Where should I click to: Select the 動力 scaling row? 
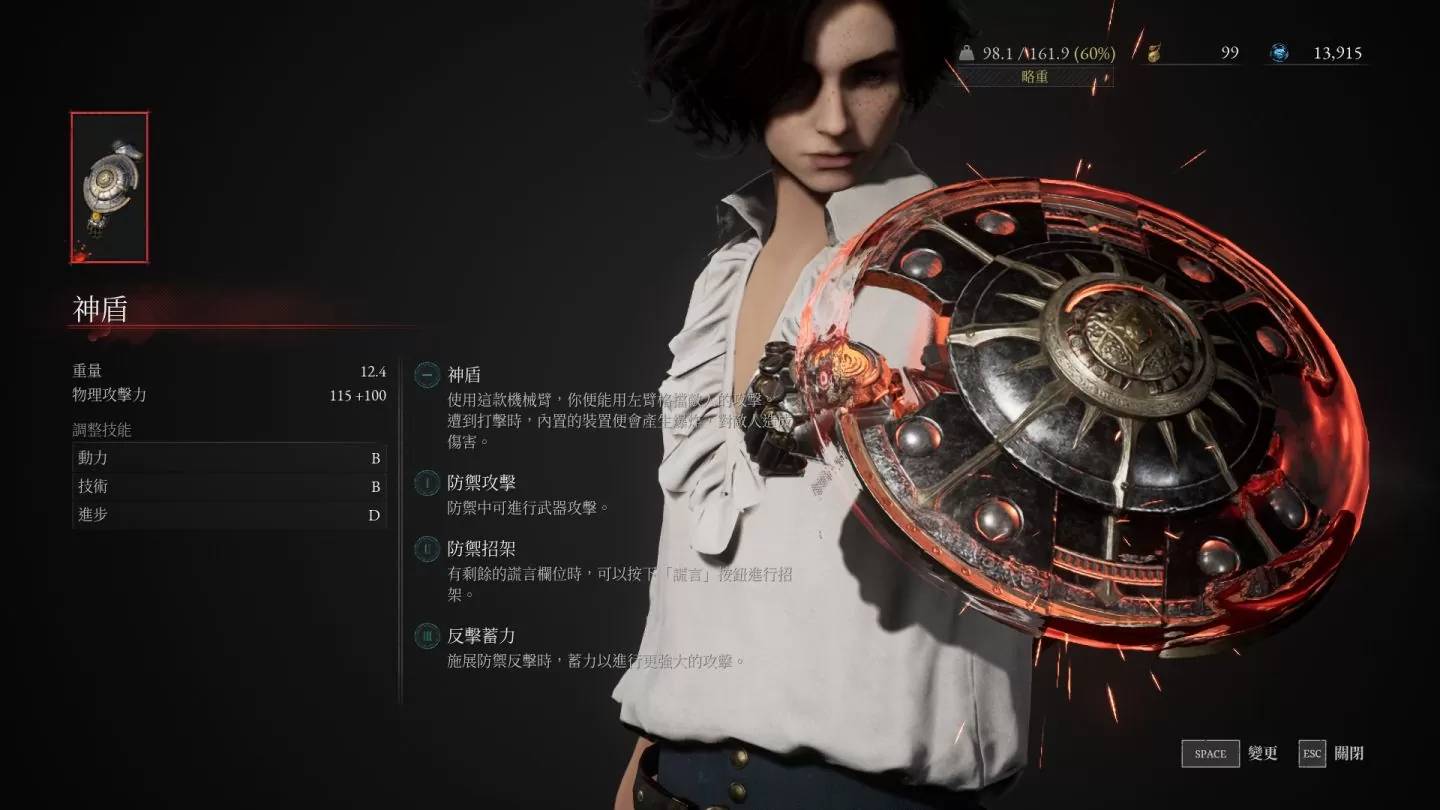pyautogui.click(x=229, y=458)
